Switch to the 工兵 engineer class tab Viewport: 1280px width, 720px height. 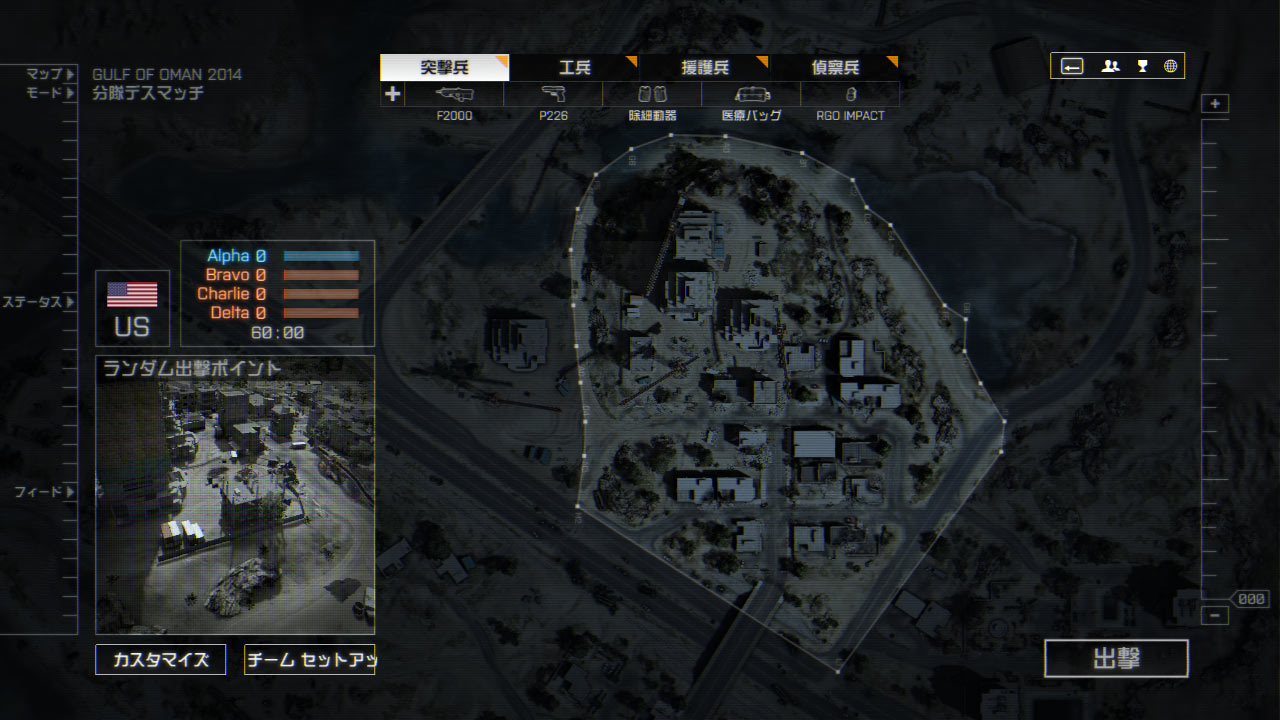[574, 68]
